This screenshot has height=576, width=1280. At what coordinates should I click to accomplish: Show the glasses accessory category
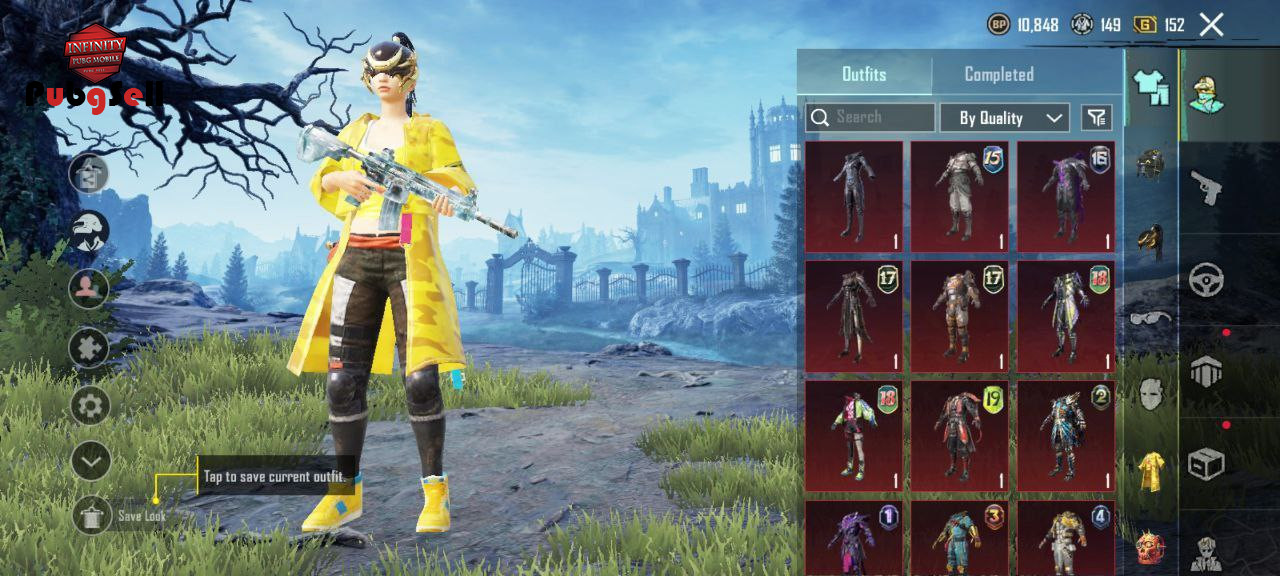(x=1151, y=318)
